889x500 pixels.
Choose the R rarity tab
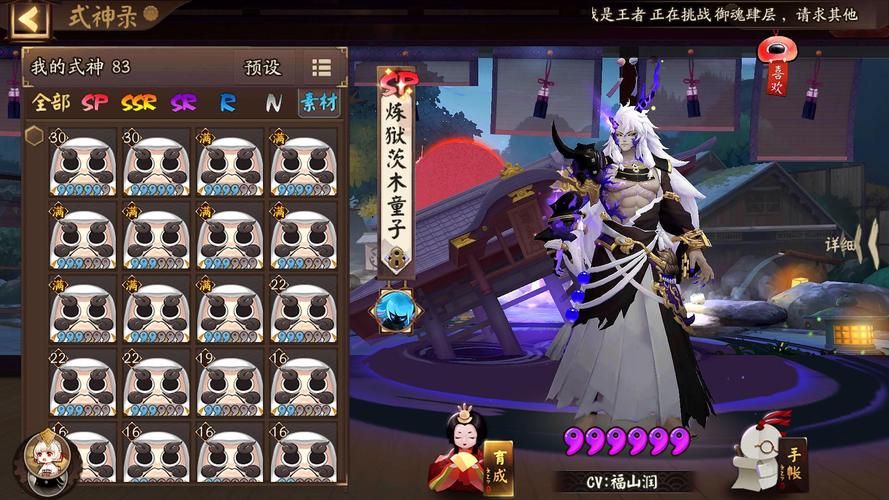coord(228,102)
